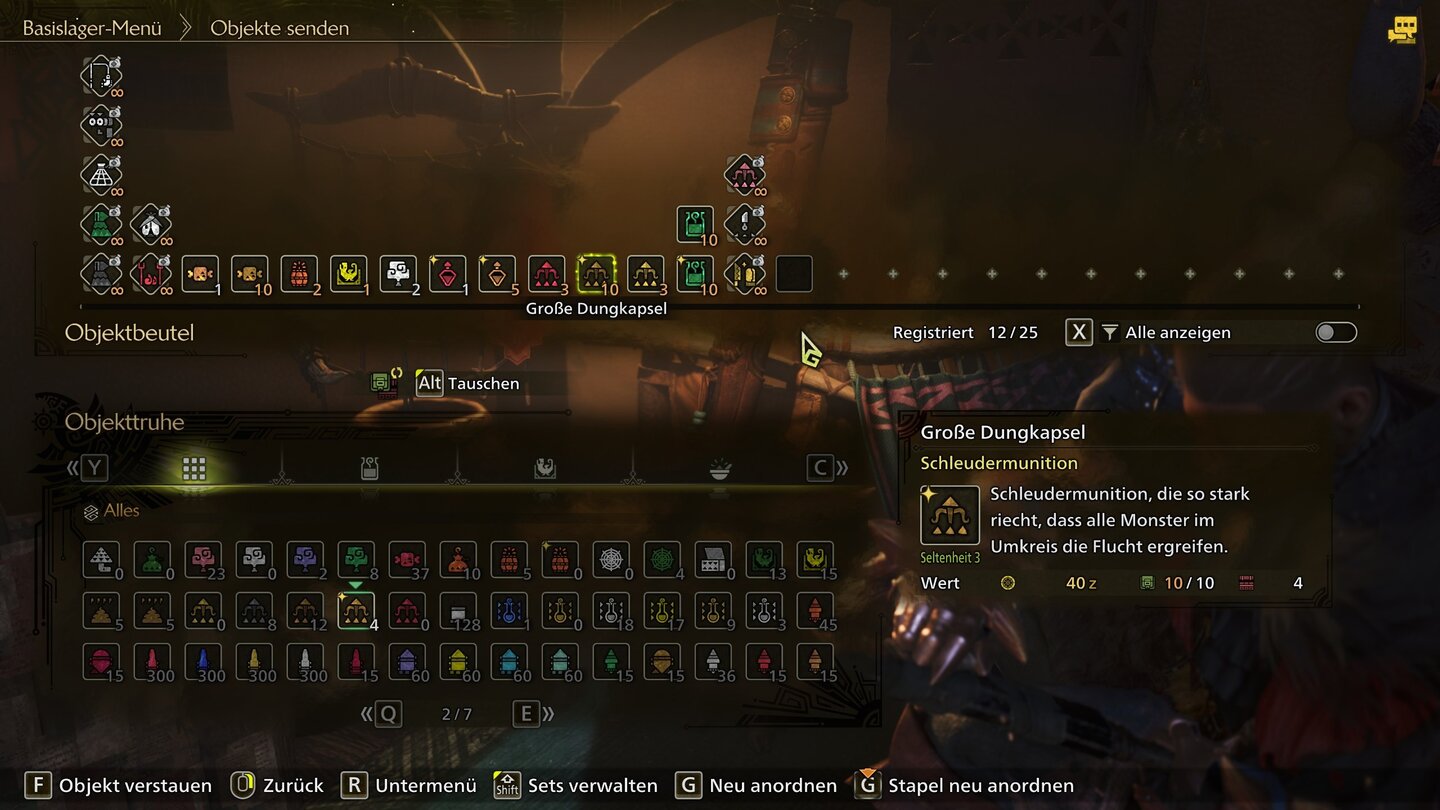Toggle the Alle anzeigen switch

[x=1336, y=333]
